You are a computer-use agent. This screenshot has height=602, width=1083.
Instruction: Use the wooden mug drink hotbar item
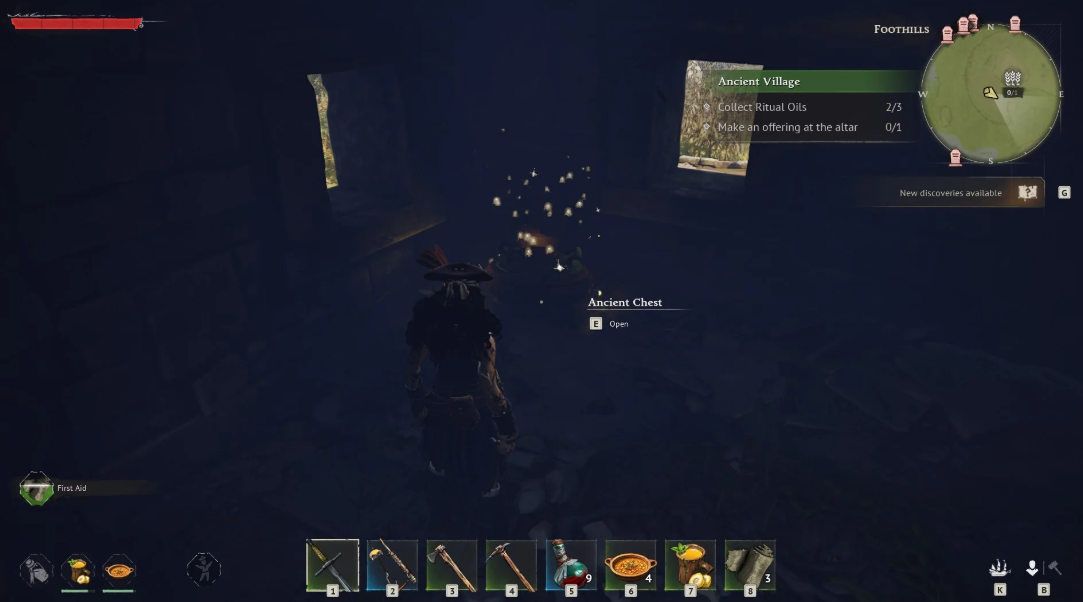pyautogui.click(x=690, y=566)
